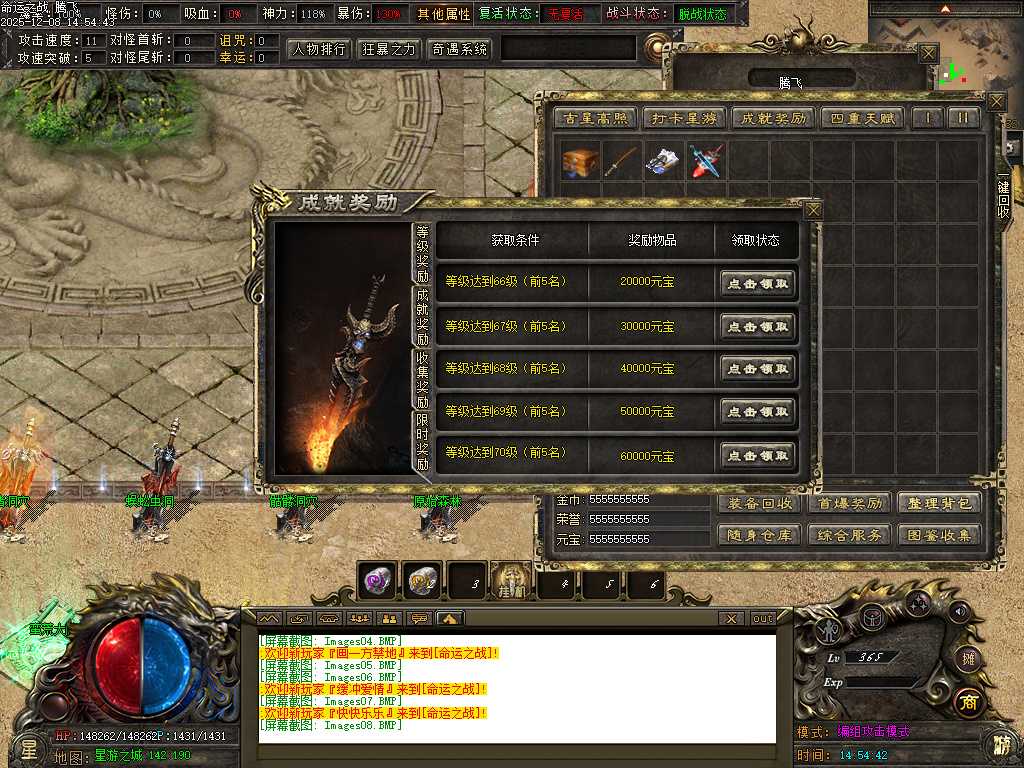Click the chat panel's out button
This screenshot has height=768, width=1024.
tap(763, 619)
